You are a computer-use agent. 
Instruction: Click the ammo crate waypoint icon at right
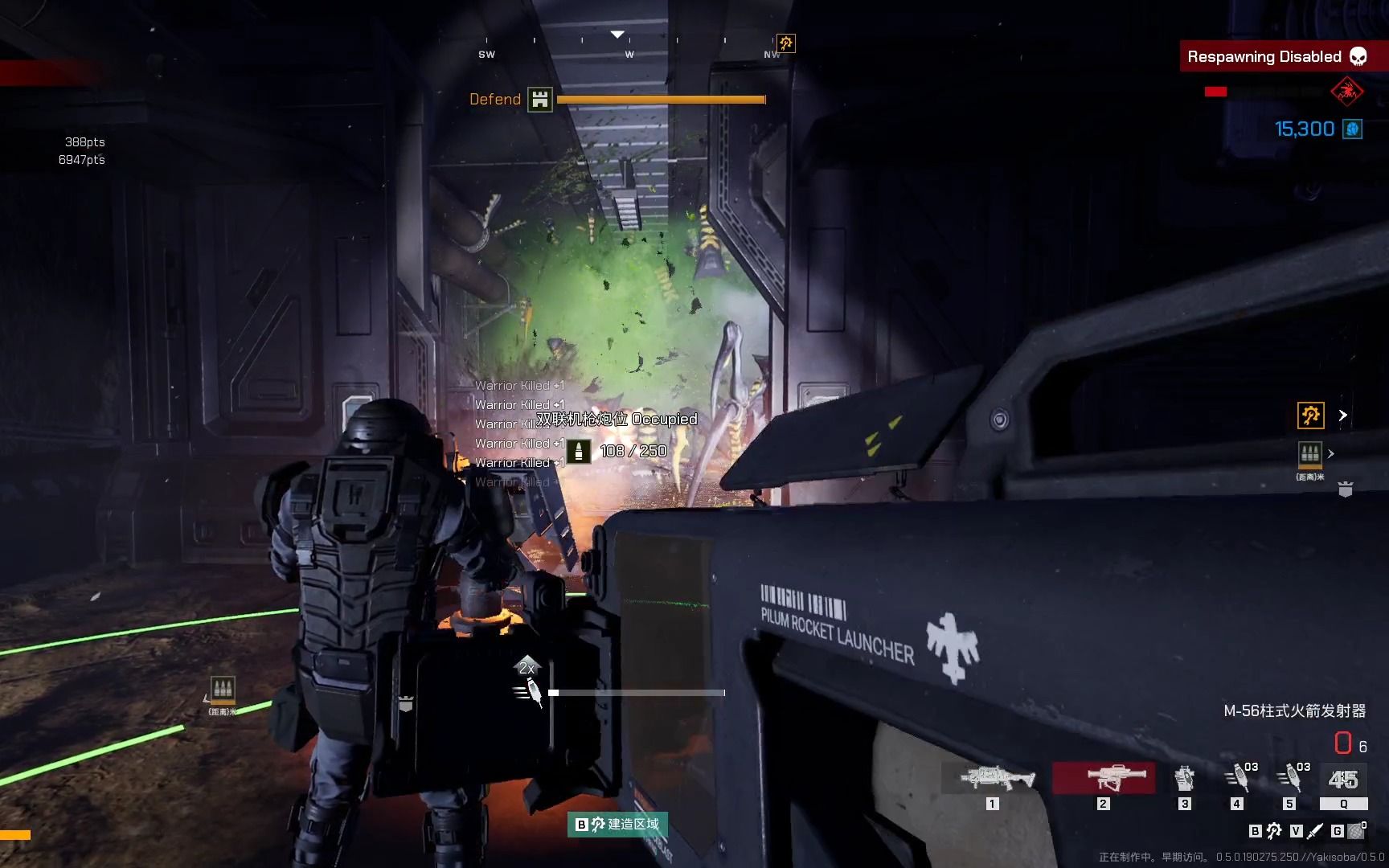pos(1310,454)
